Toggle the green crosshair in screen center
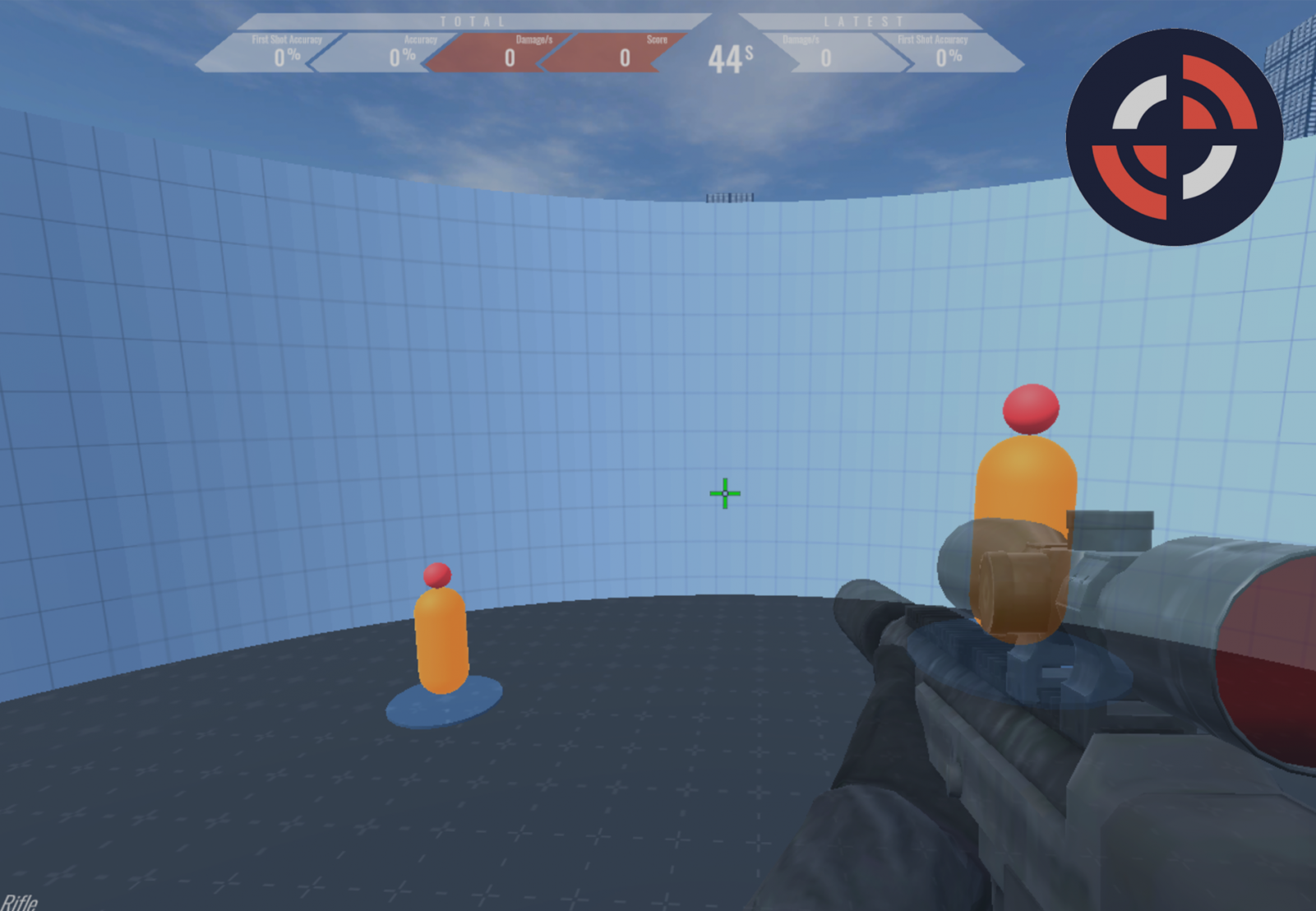This screenshot has width=1316, height=911. (724, 492)
